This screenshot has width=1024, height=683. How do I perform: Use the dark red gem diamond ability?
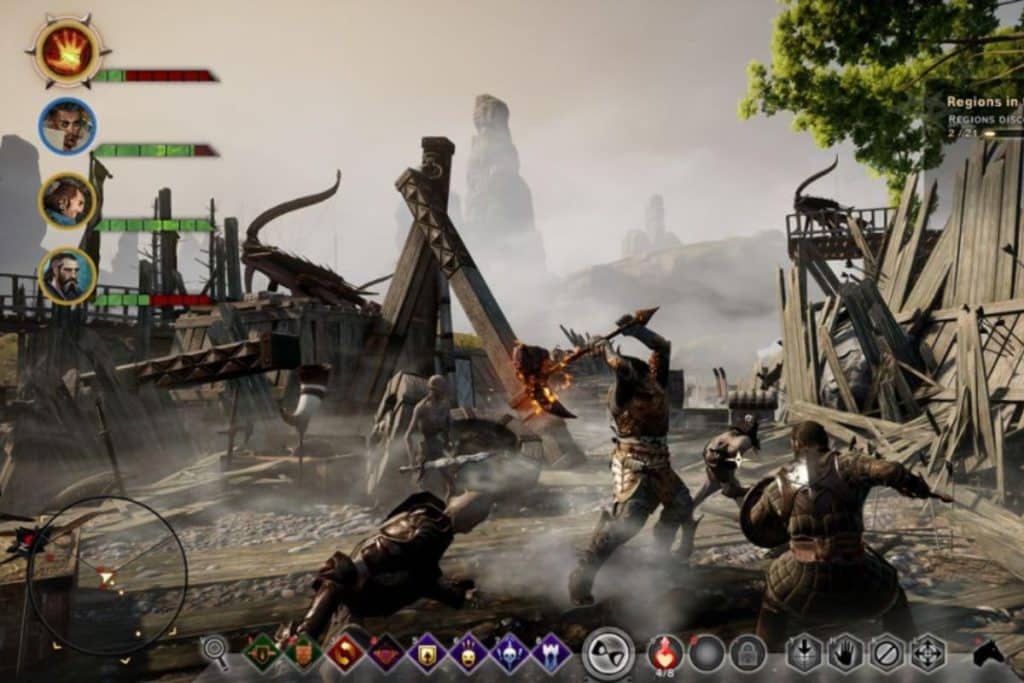pyautogui.click(x=386, y=653)
